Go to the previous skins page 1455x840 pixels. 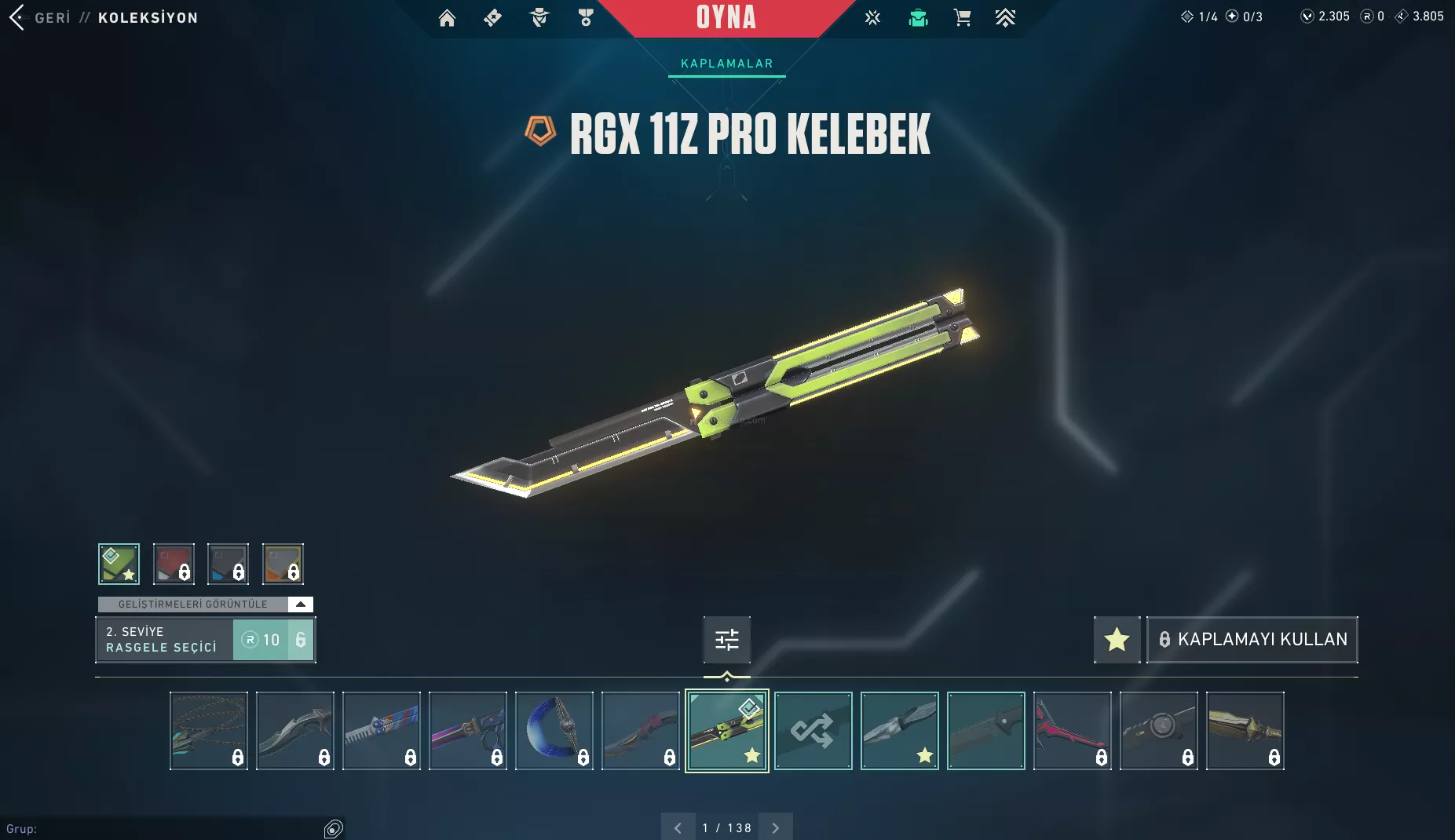(678, 827)
